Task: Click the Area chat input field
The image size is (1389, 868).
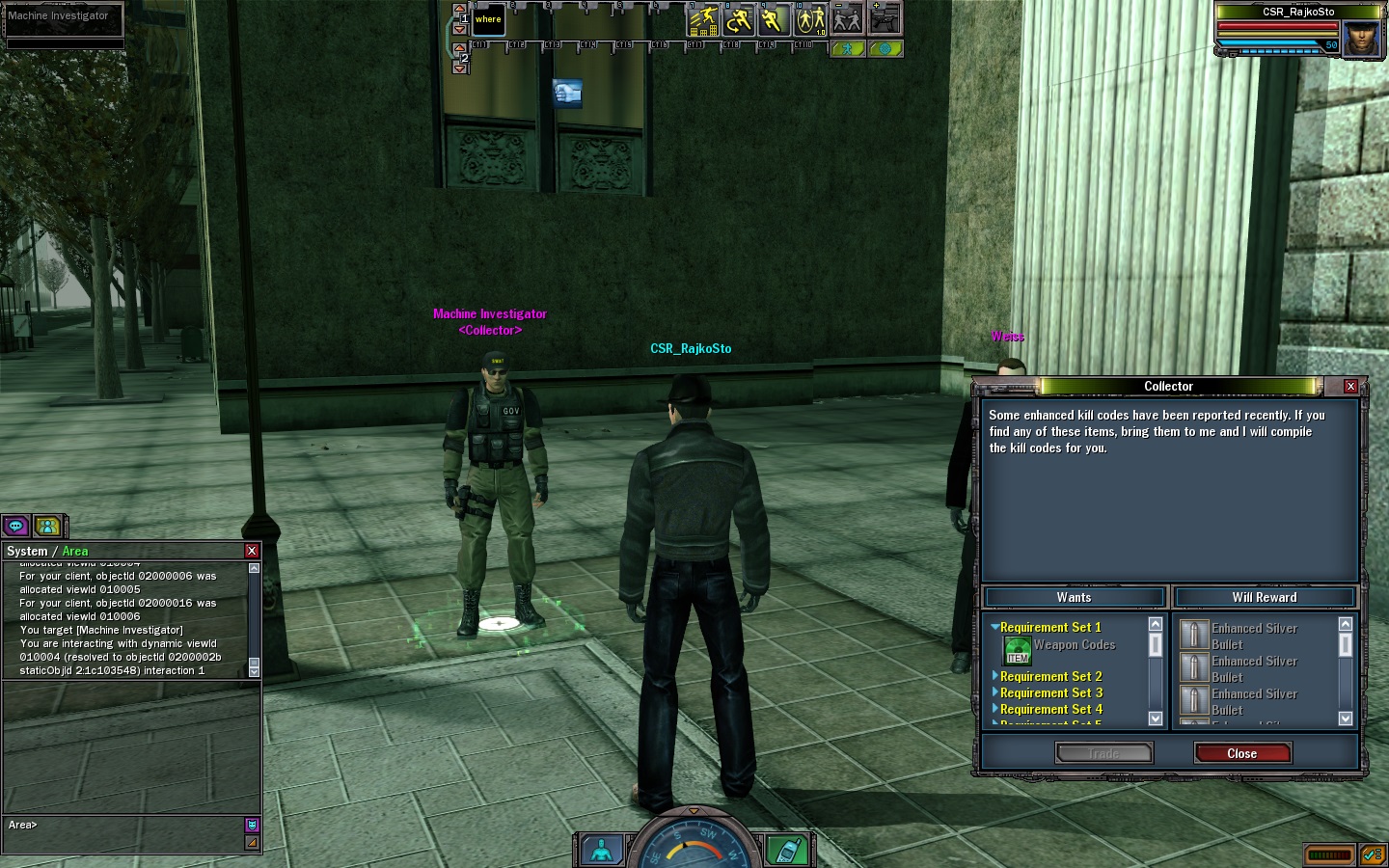Action: pos(125,826)
